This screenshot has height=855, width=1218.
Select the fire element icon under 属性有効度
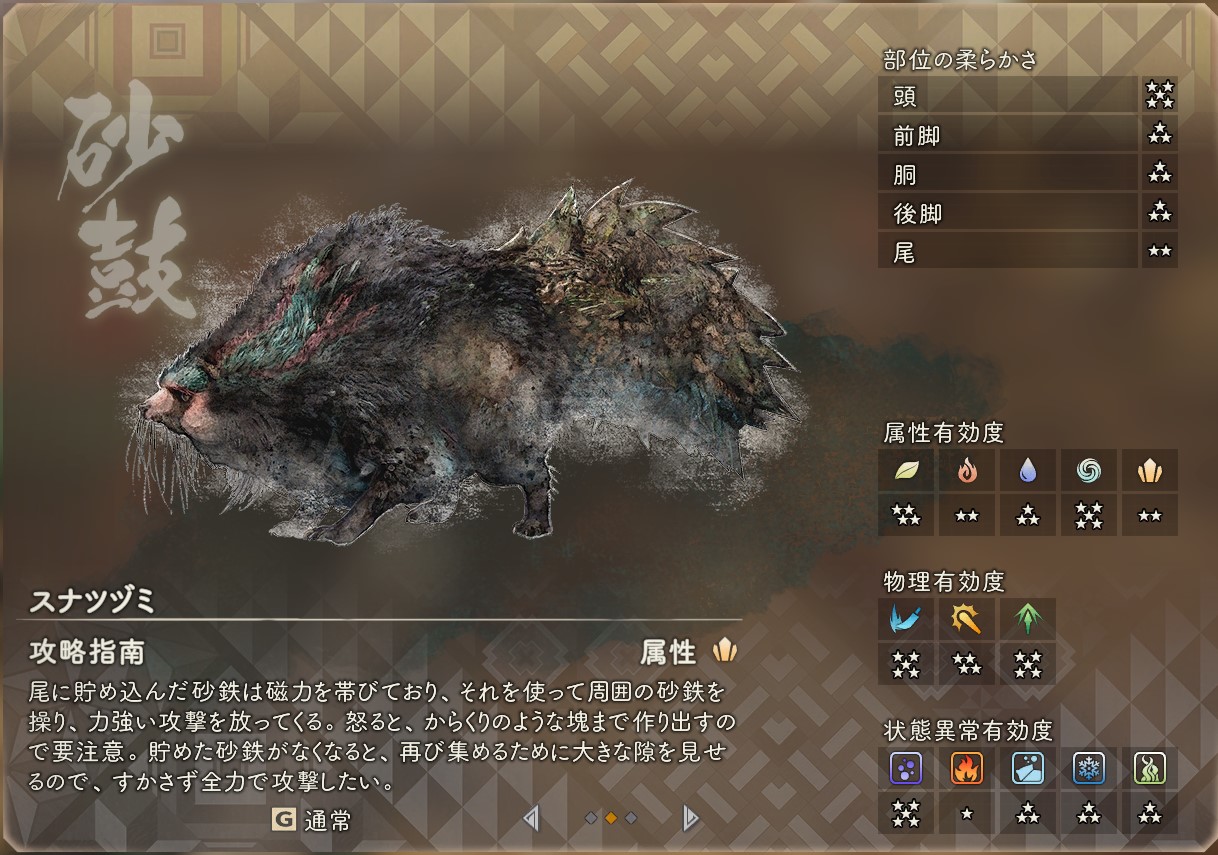[967, 470]
